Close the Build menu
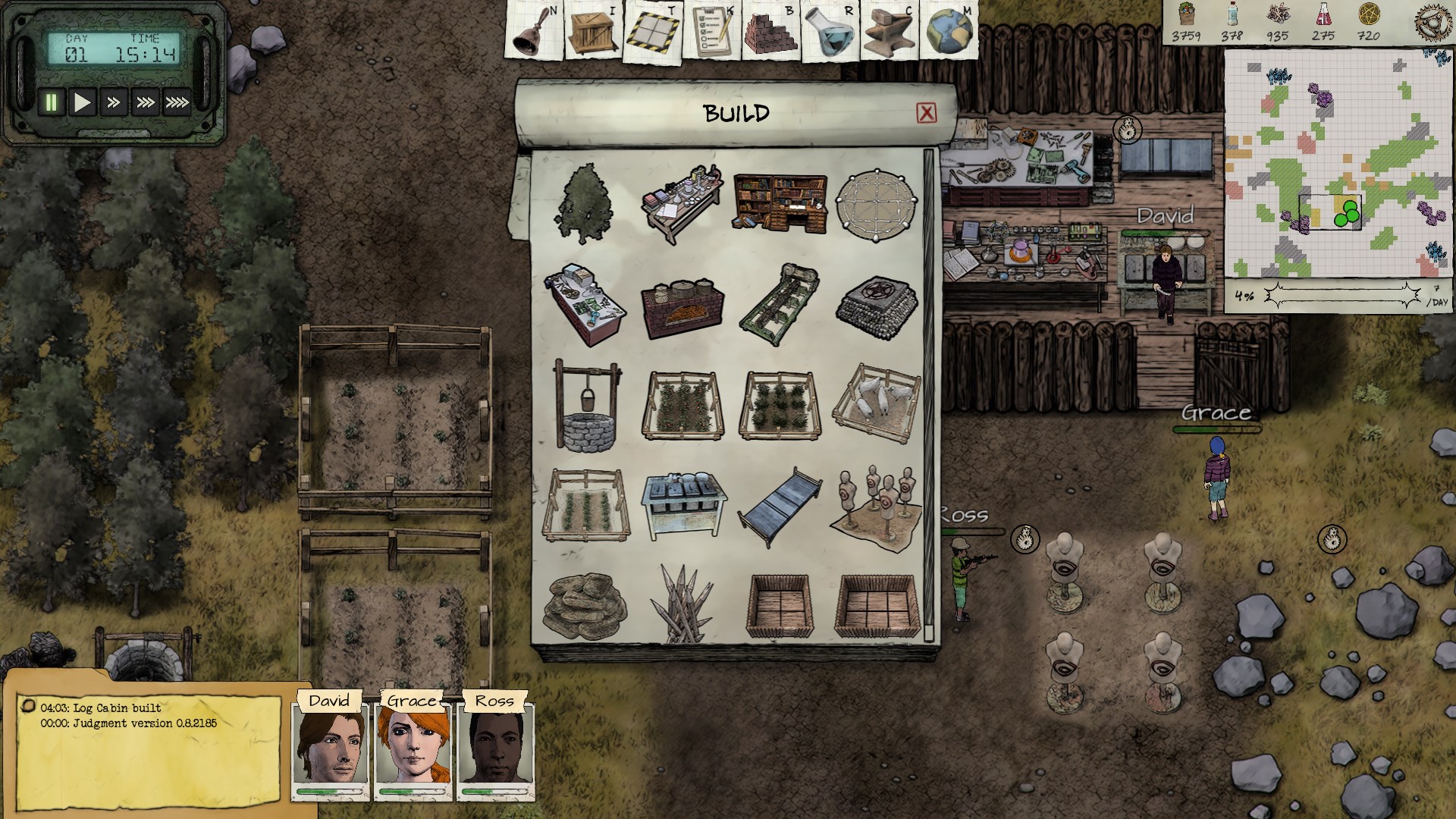The height and width of the screenshot is (819, 1456). [926, 113]
